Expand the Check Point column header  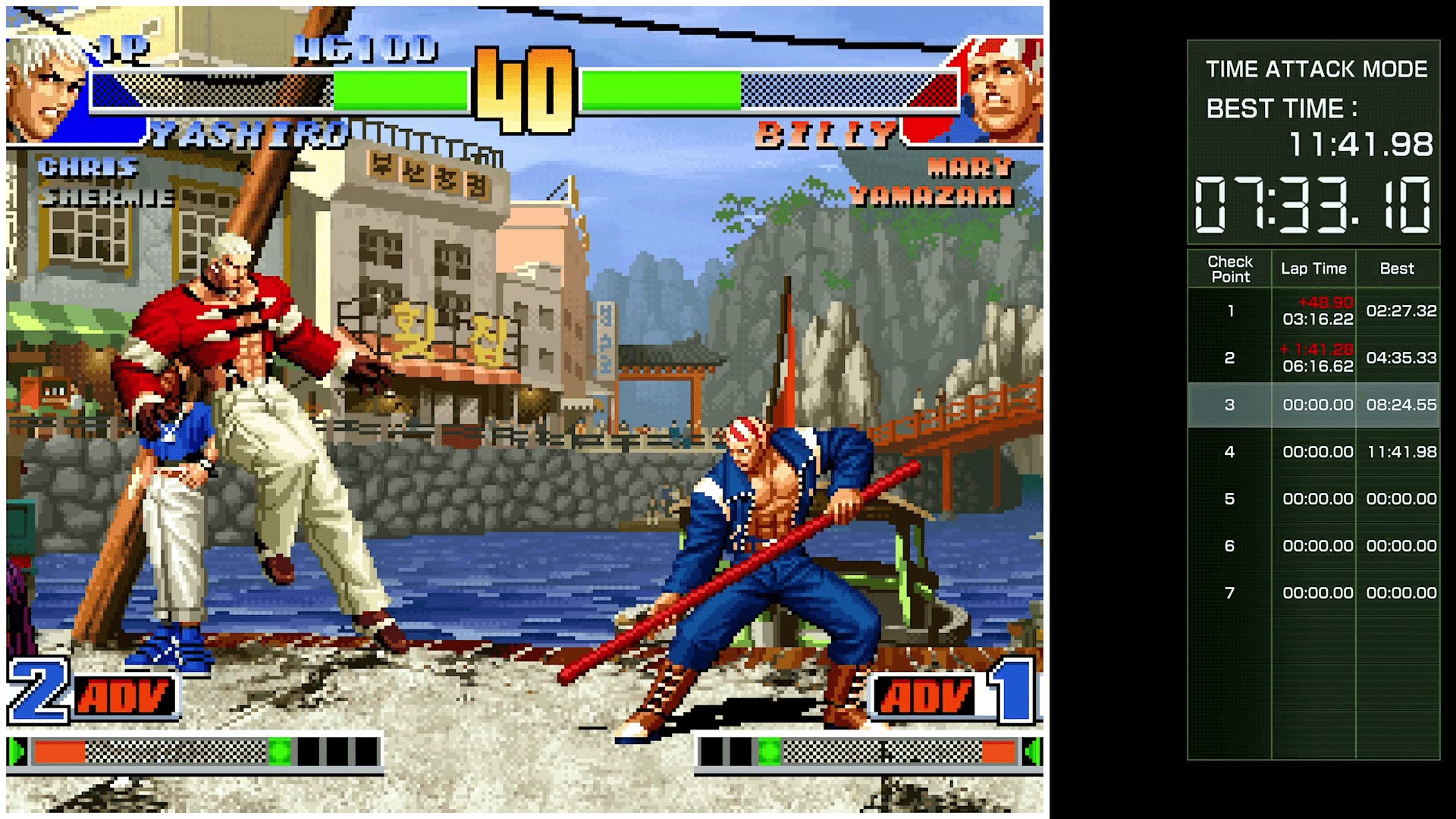1230,269
